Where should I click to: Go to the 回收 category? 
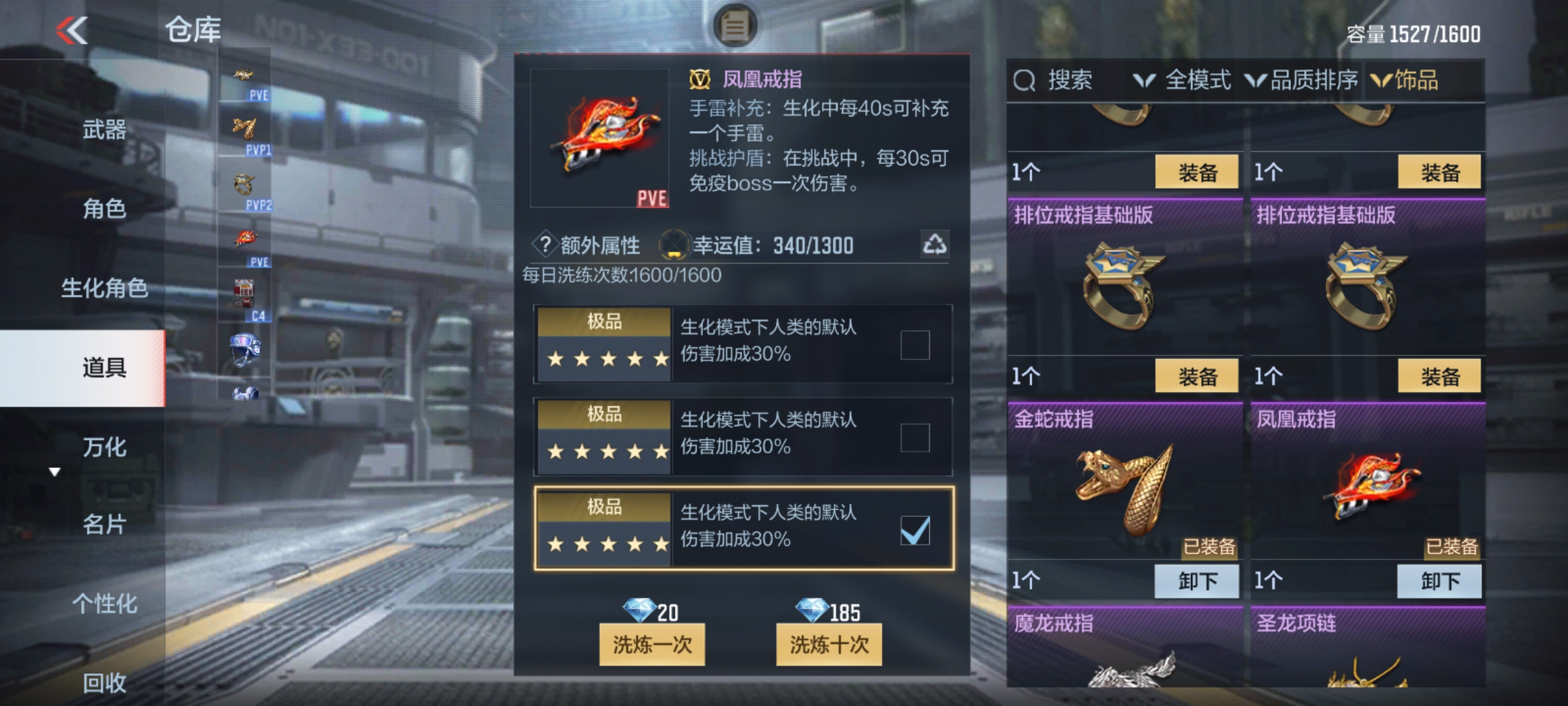(105, 682)
